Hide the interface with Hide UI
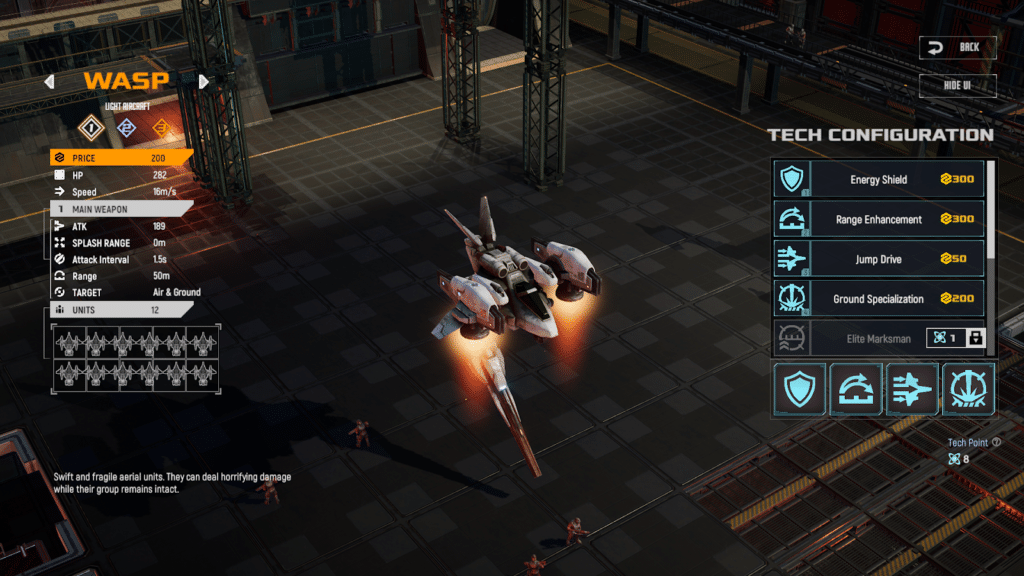1024x576 pixels. pos(958,85)
